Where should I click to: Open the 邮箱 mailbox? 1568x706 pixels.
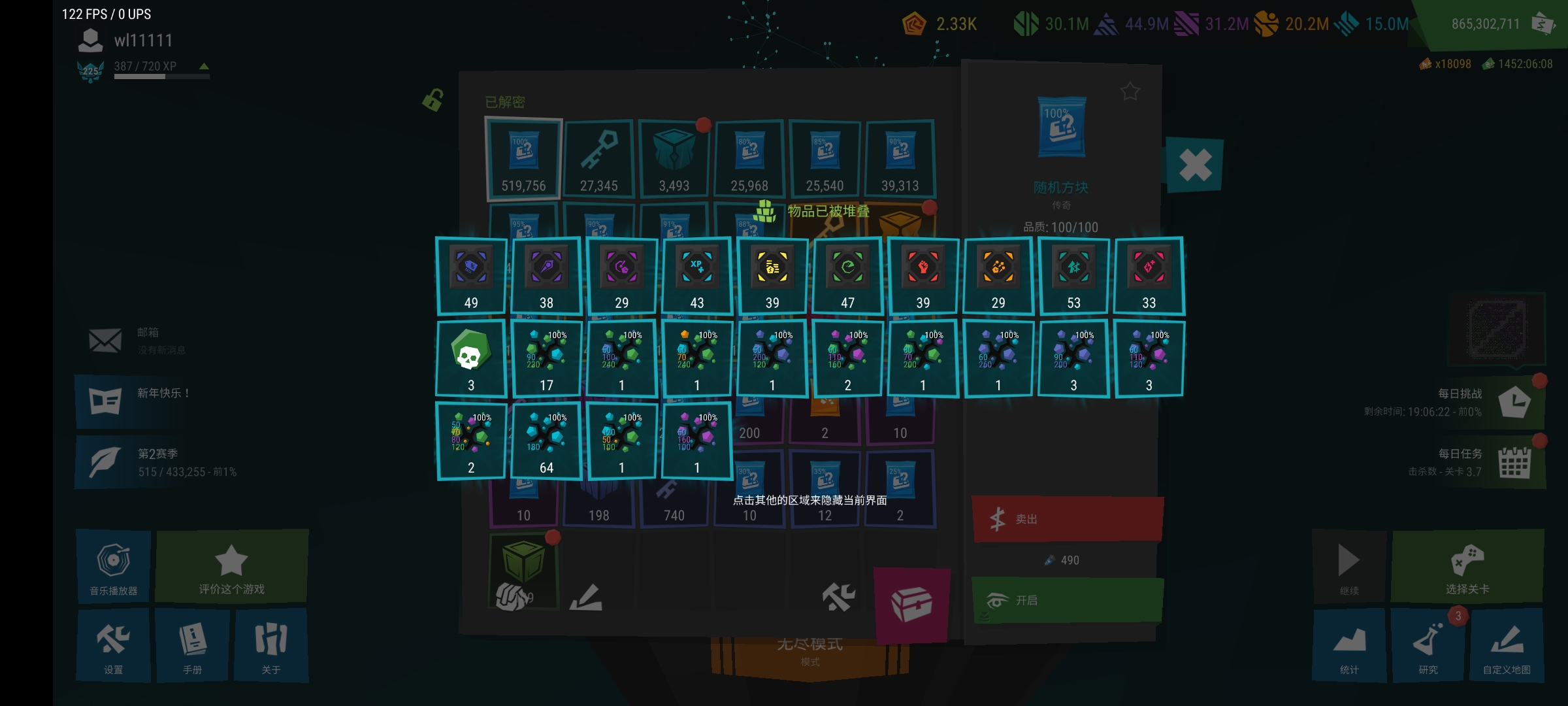pyautogui.click(x=137, y=340)
